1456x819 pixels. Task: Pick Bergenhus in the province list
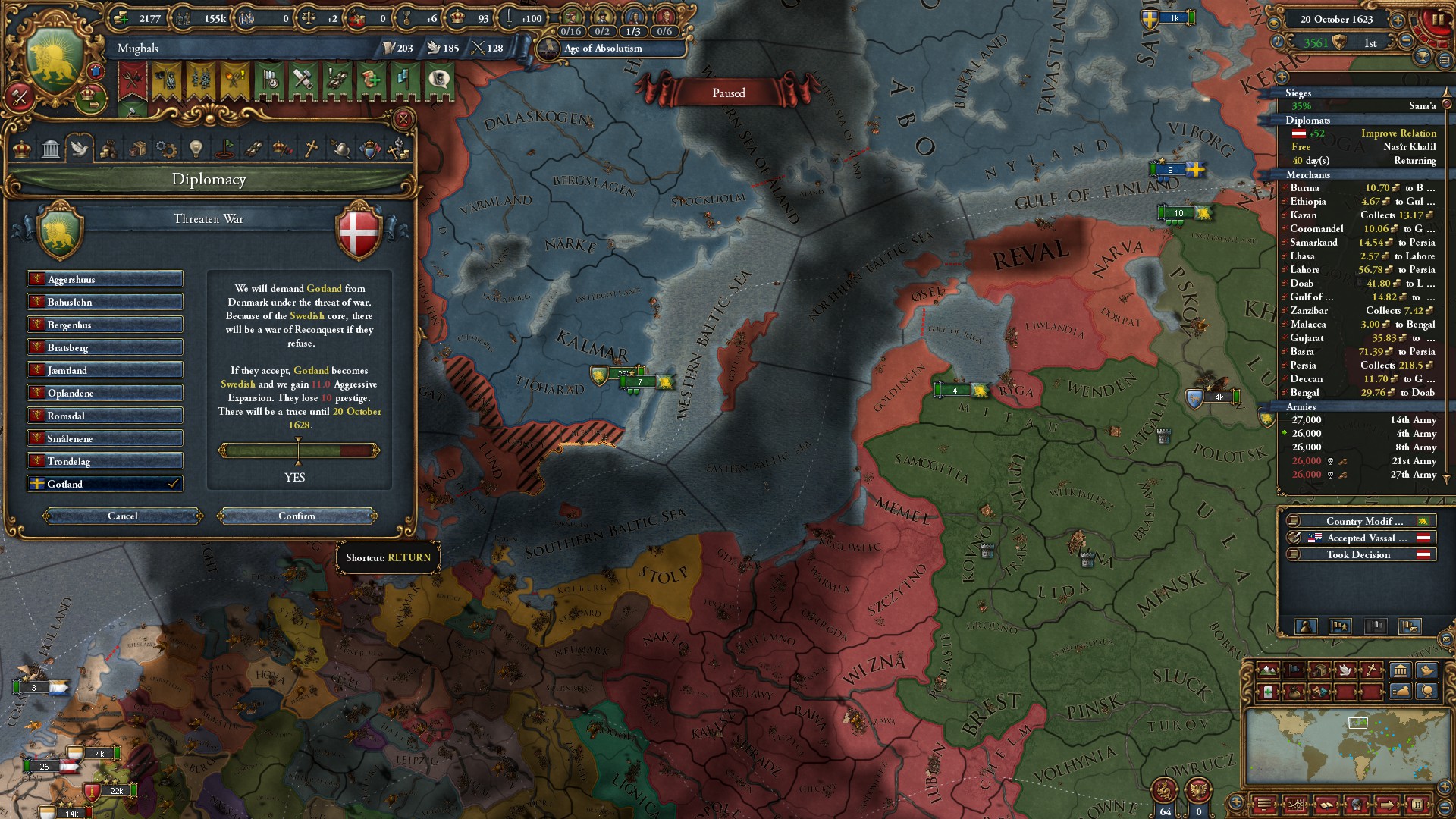105,325
